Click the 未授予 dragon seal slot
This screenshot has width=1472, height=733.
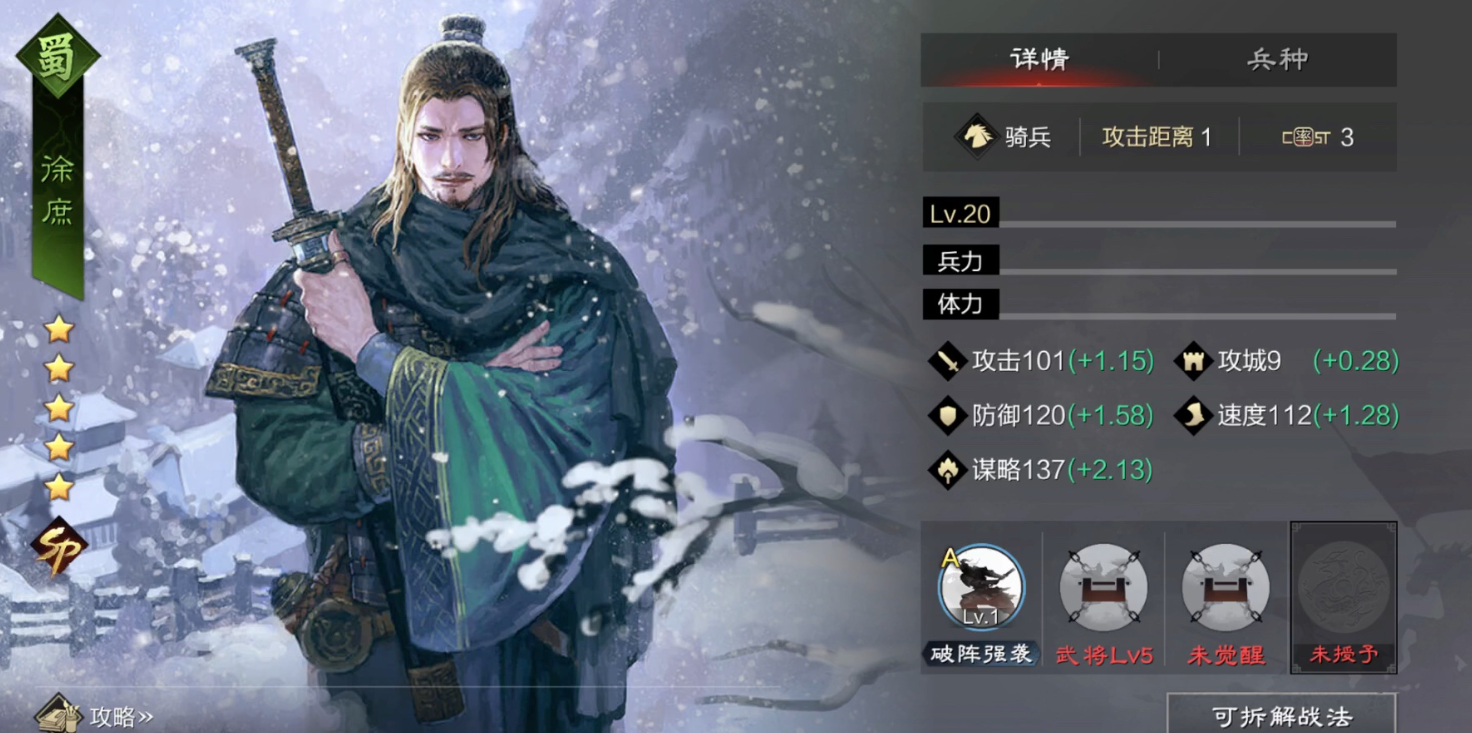click(1343, 589)
